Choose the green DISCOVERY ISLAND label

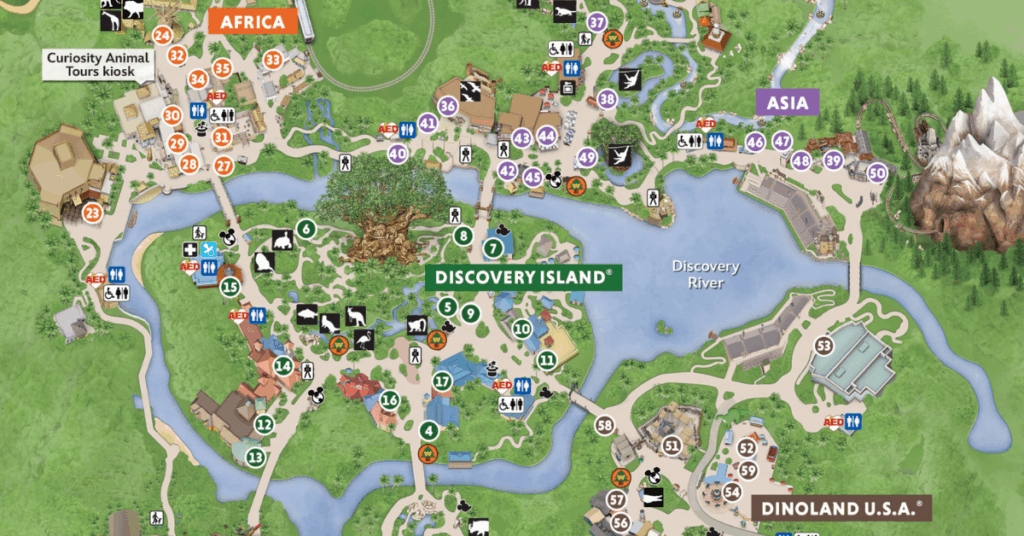523,278
